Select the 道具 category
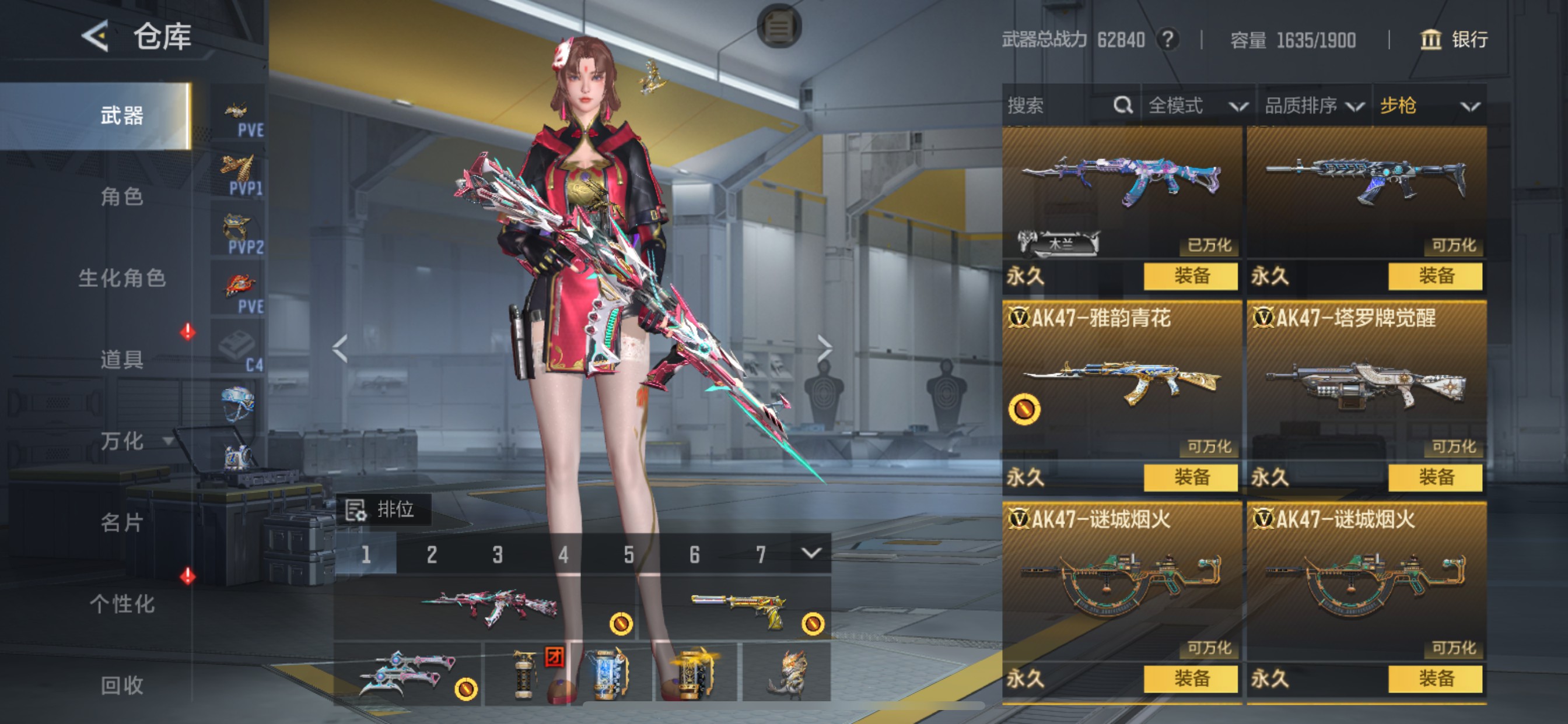 [x=122, y=360]
